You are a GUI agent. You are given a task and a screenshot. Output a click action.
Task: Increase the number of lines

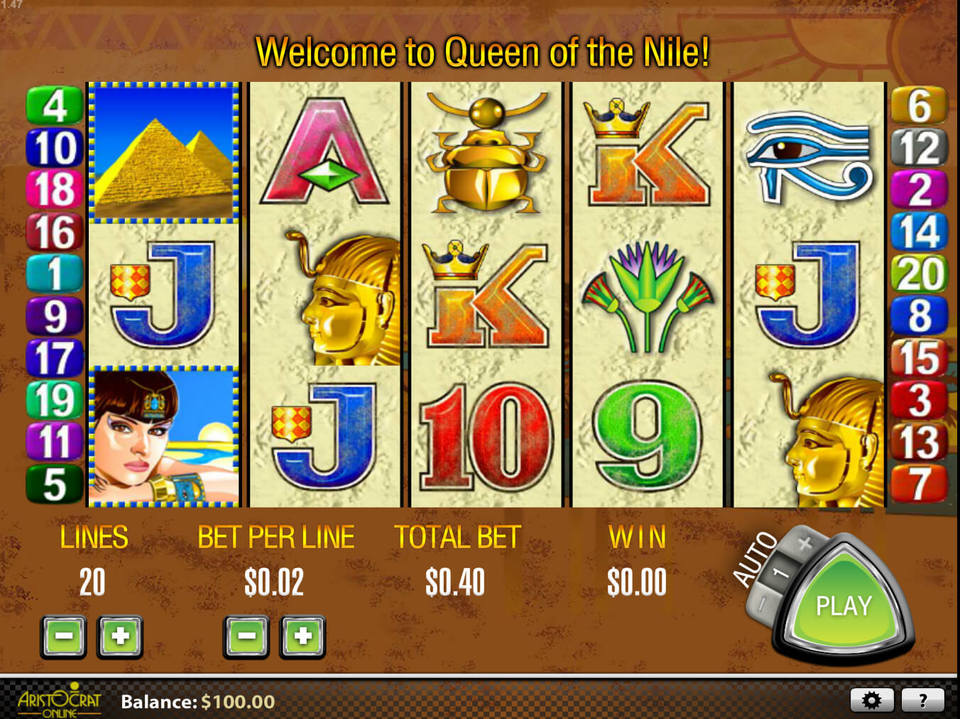coord(120,636)
